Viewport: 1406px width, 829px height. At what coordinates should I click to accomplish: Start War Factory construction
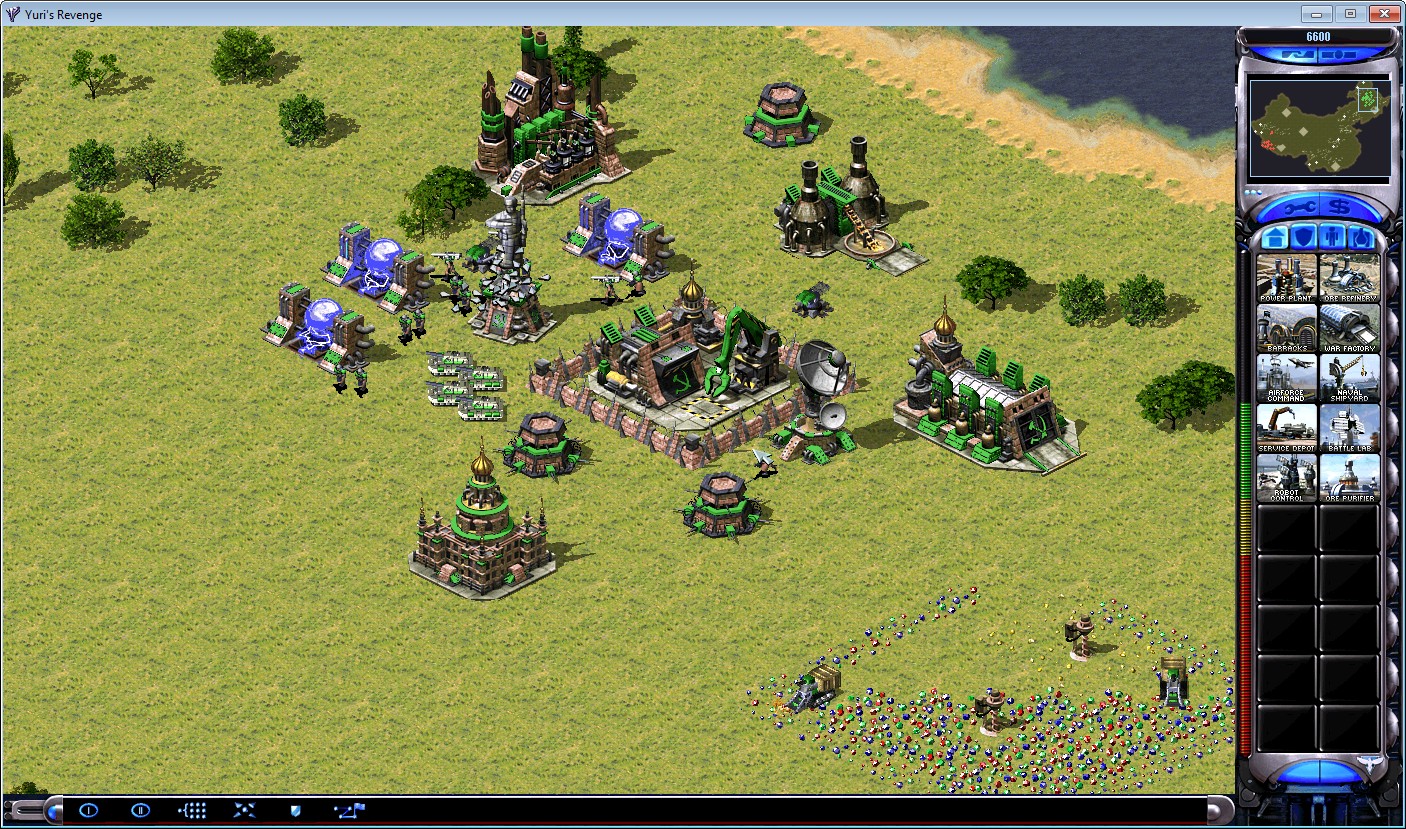1349,330
